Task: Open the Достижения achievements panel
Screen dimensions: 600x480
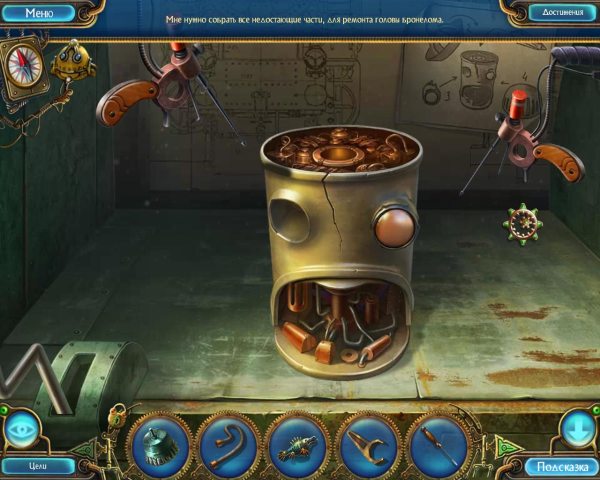Action: [x=562, y=13]
